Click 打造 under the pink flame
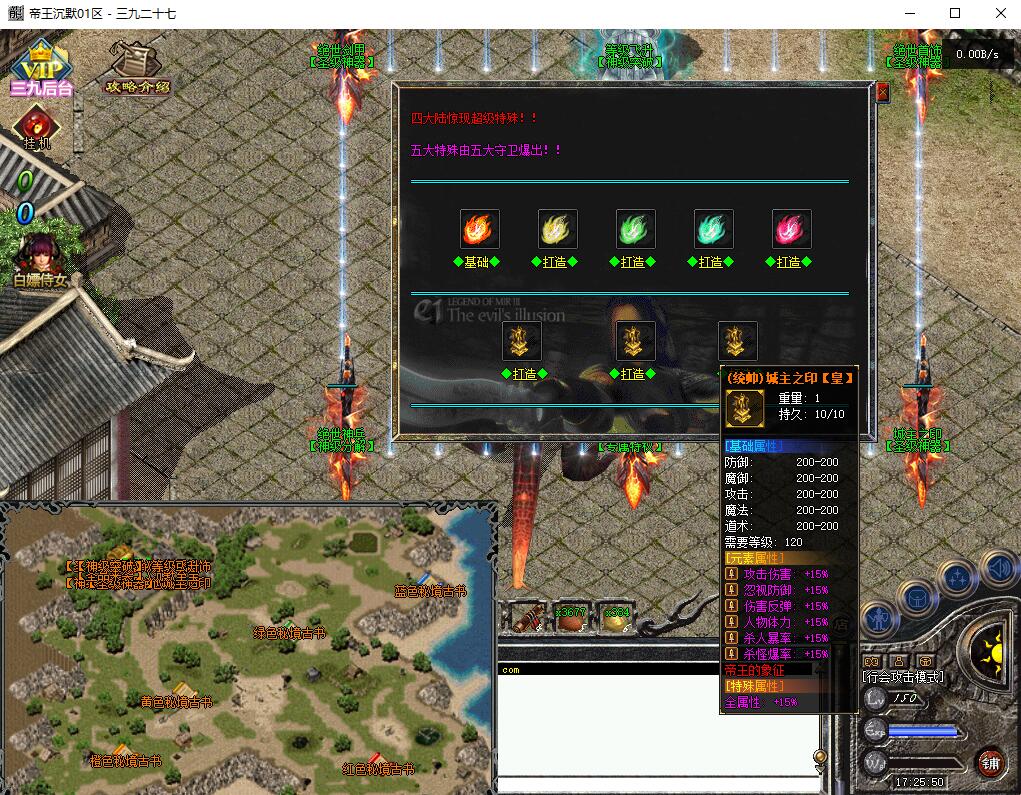 [791, 262]
